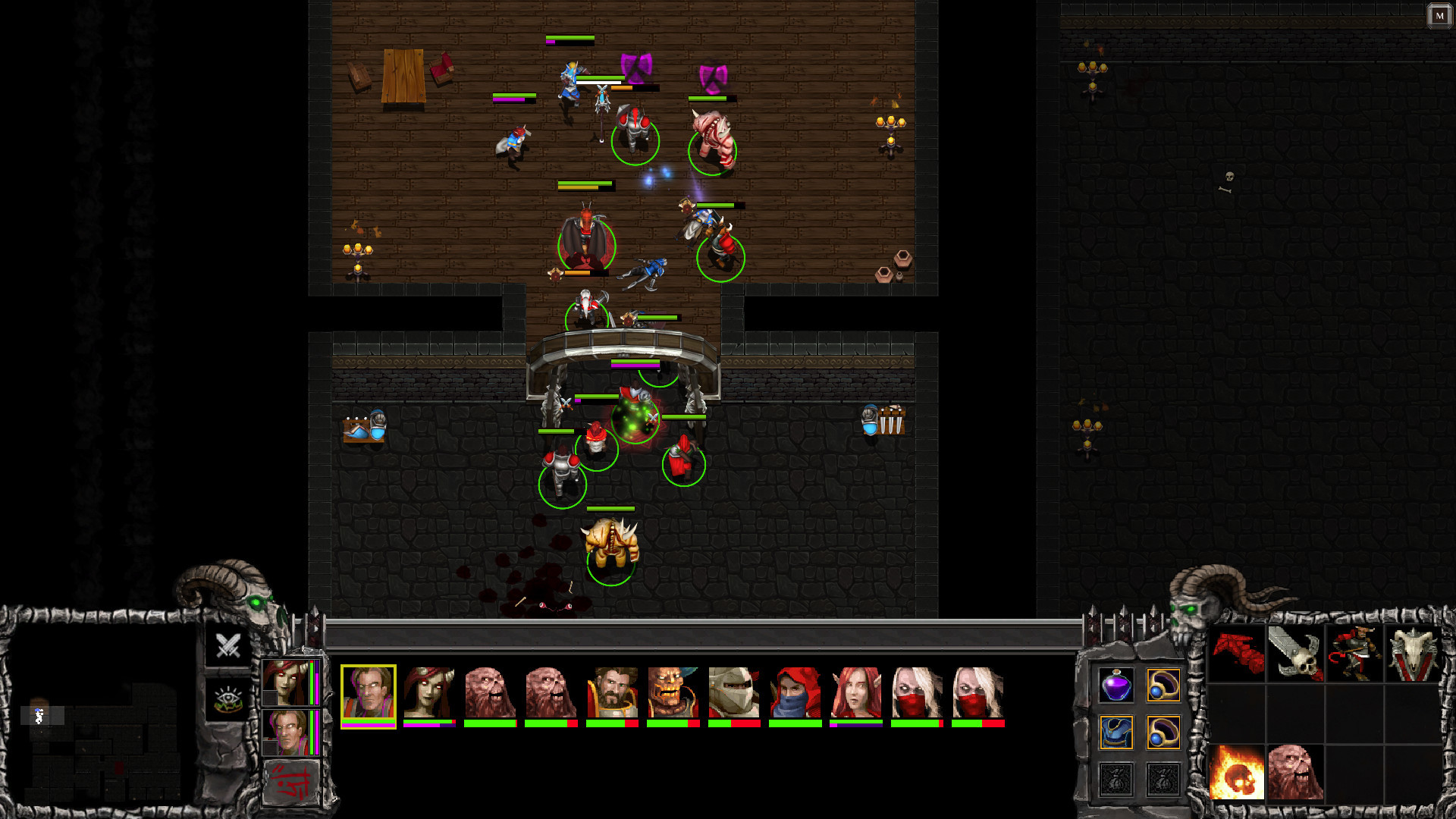Toggle combat mode with the crossed swords icon
Image resolution: width=1456 pixels, height=819 pixels.
227,645
